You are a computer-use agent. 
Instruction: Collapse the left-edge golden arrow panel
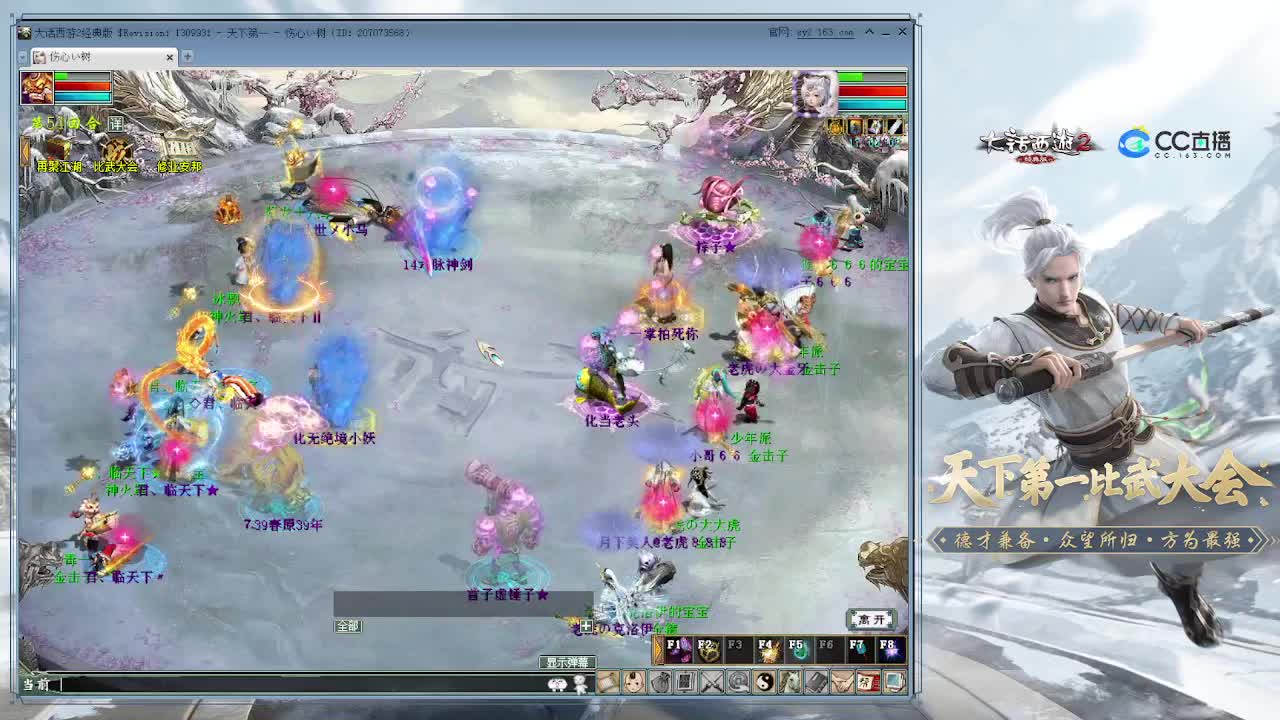[x=24, y=148]
